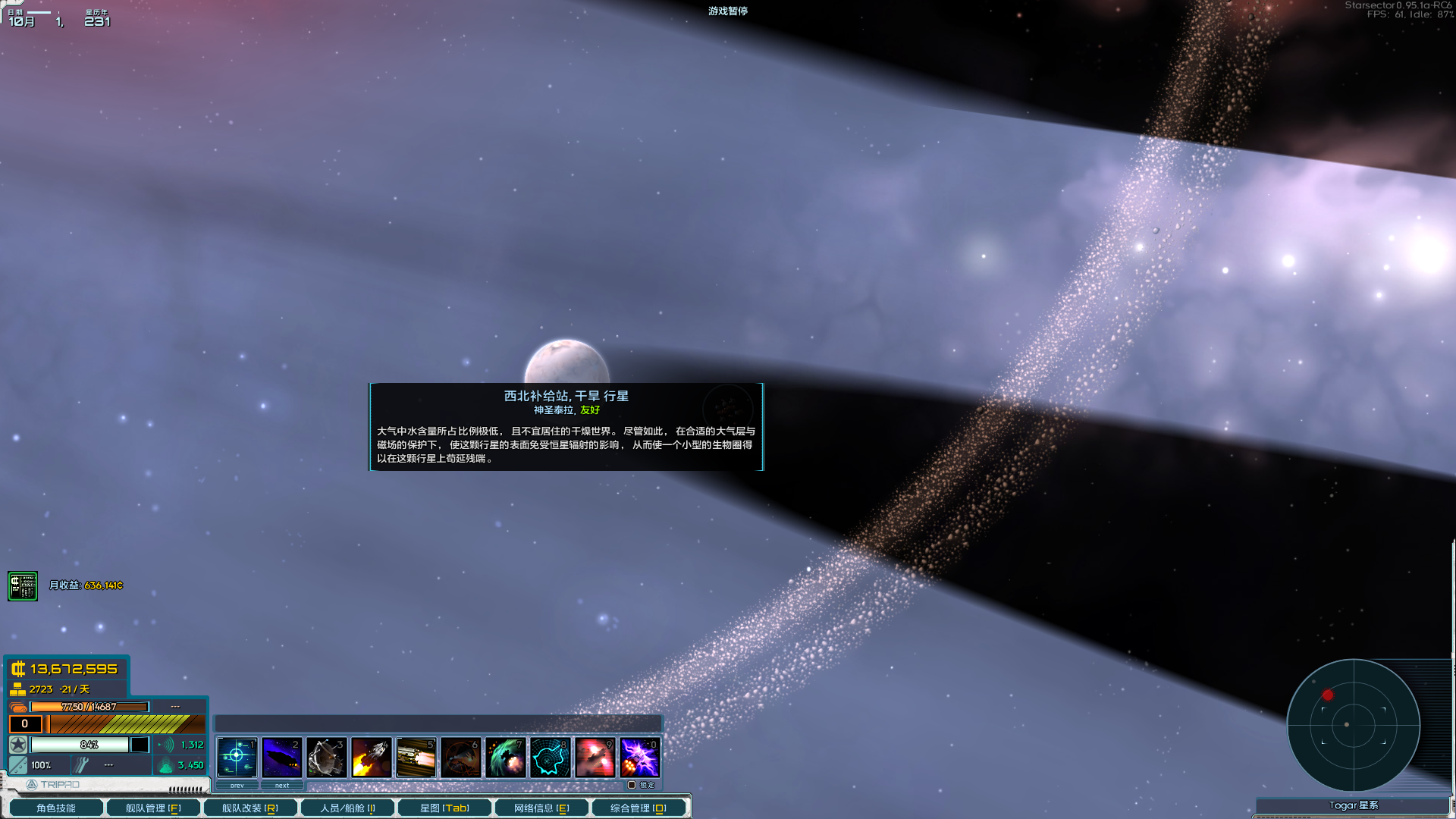This screenshot has width=1456, height=819.
Task: Trigger the Emergency Burn flame ability in slot 4
Action: pos(372,757)
